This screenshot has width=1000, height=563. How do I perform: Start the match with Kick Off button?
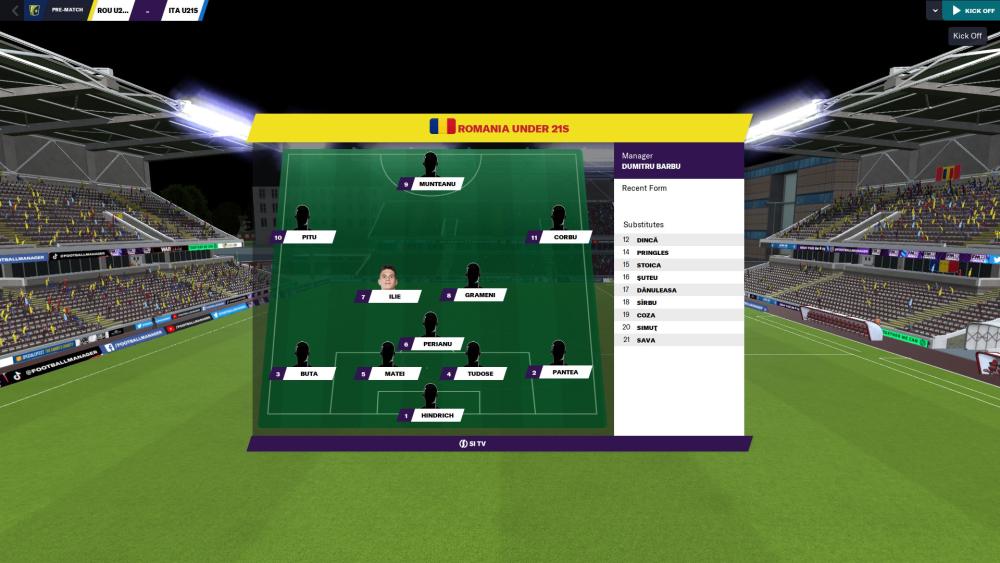(x=972, y=11)
